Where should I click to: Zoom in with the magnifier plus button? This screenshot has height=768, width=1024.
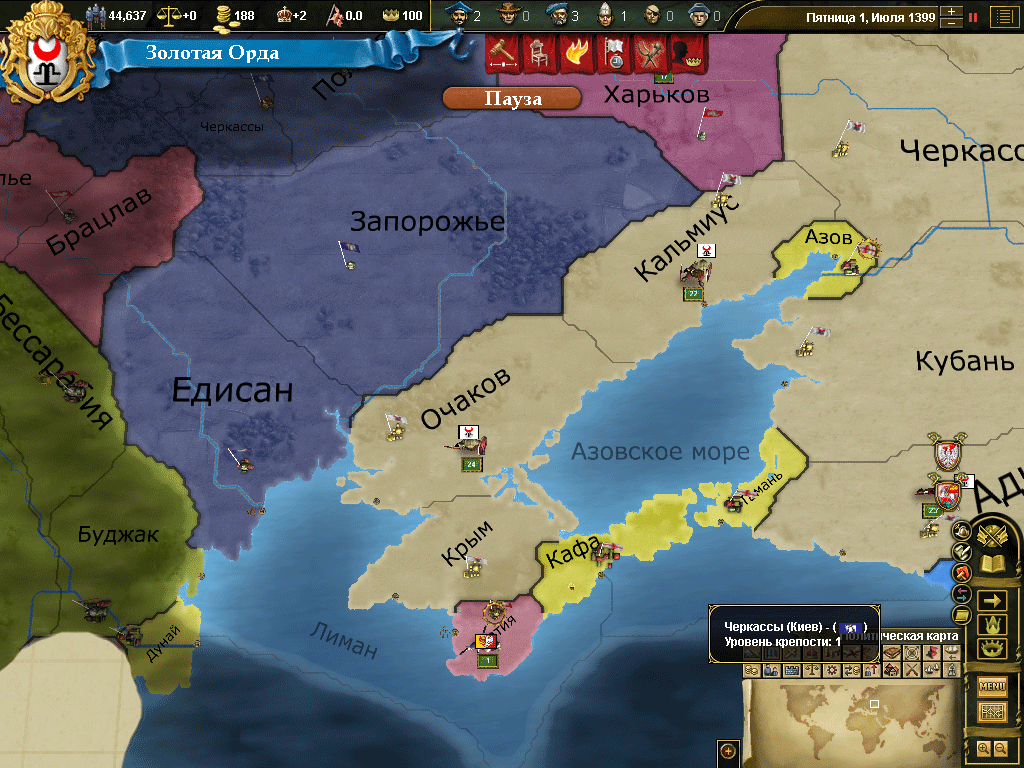(983, 748)
